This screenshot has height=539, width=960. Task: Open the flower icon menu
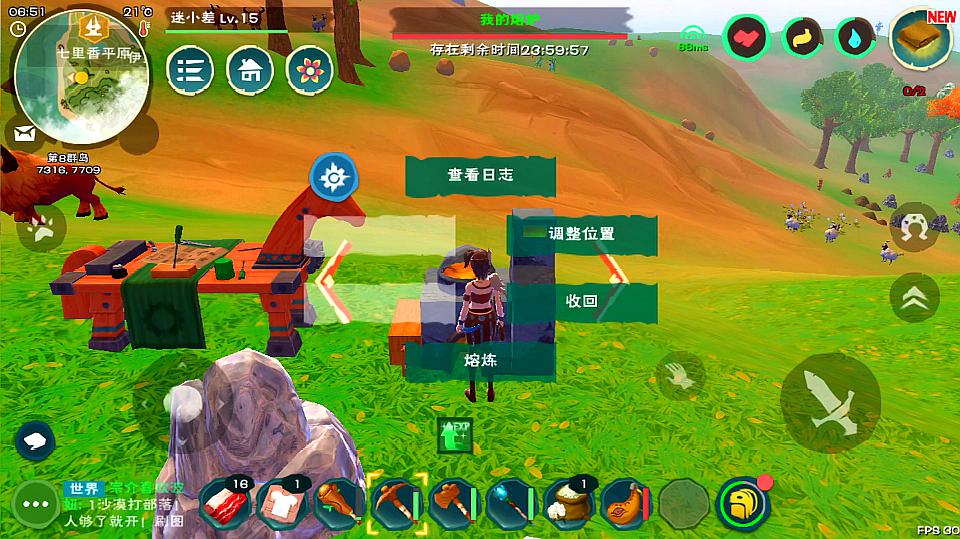pos(310,71)
